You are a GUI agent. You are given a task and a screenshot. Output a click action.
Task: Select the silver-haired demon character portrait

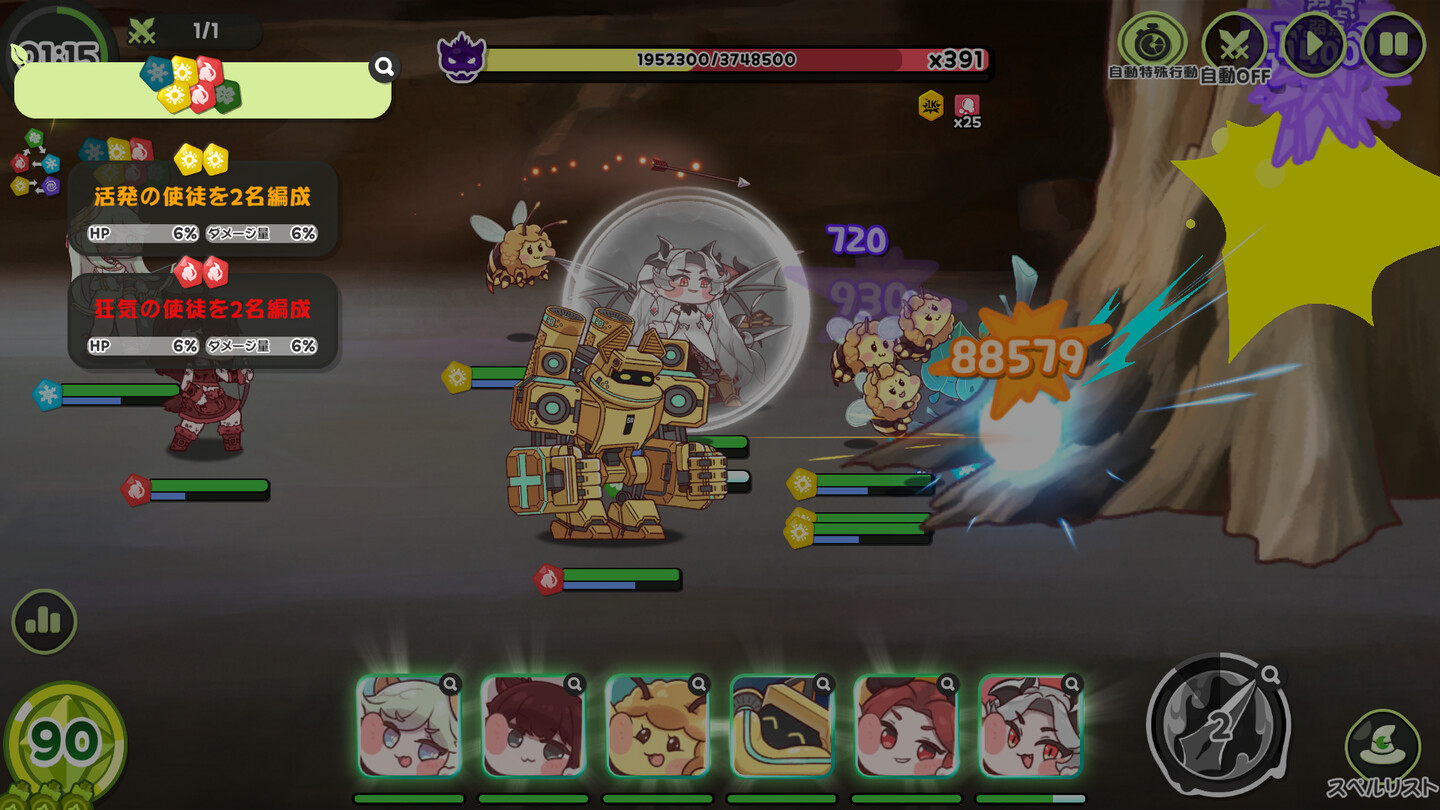coord(1029,727)
